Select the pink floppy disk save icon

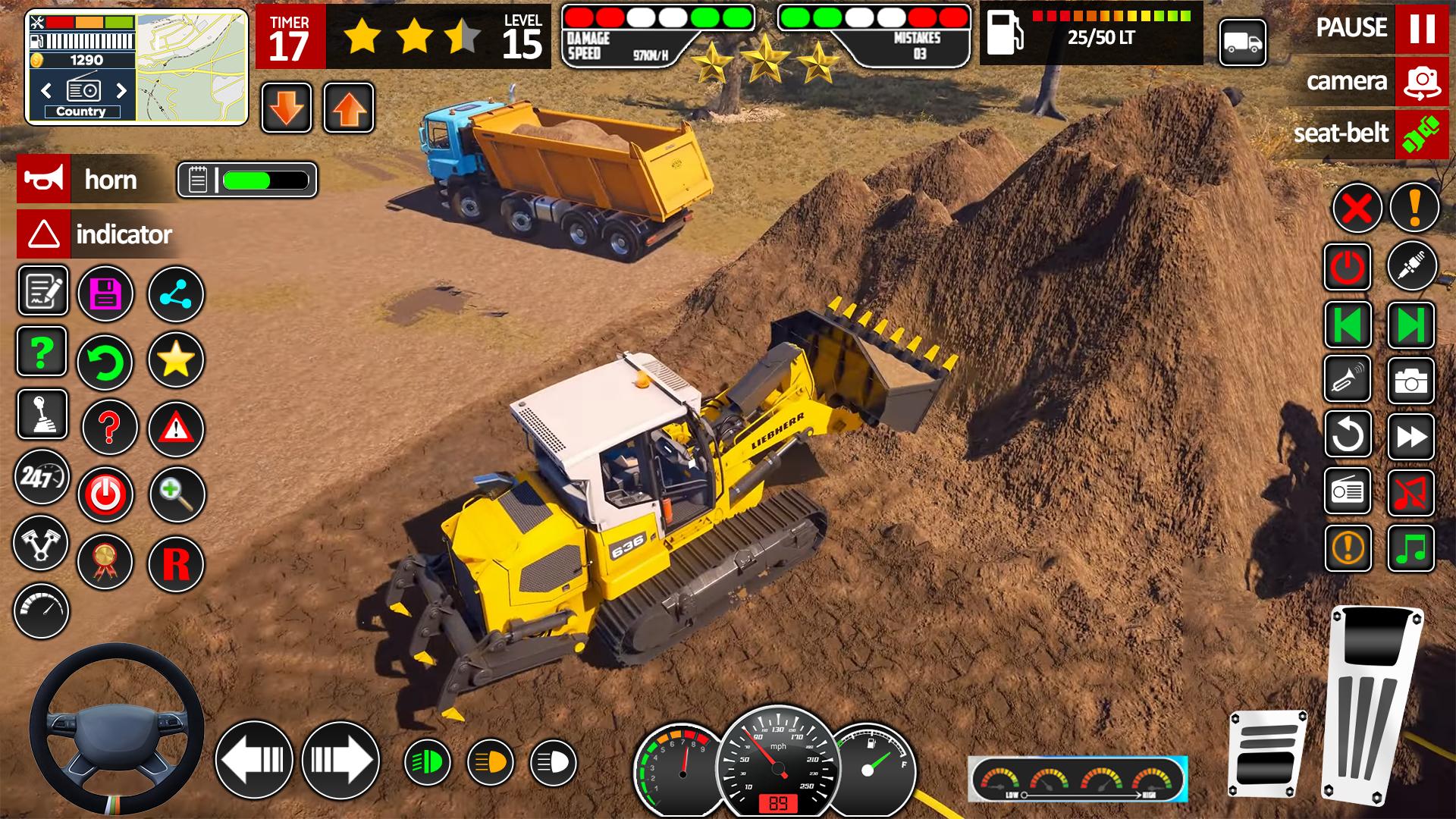[x=105, y=293]
